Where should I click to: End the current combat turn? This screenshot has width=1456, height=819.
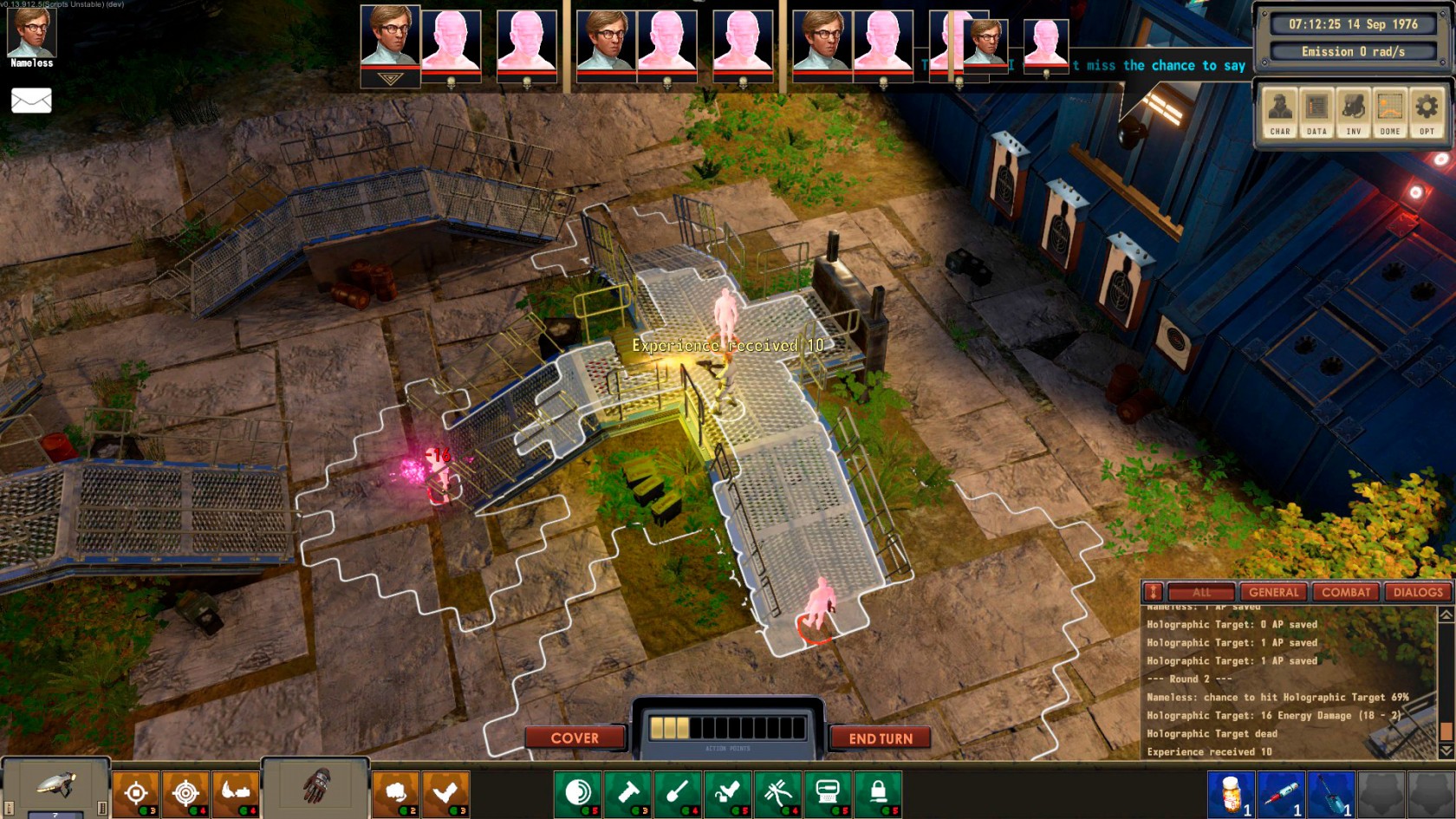pyautogui.click(x=880, y=738)
